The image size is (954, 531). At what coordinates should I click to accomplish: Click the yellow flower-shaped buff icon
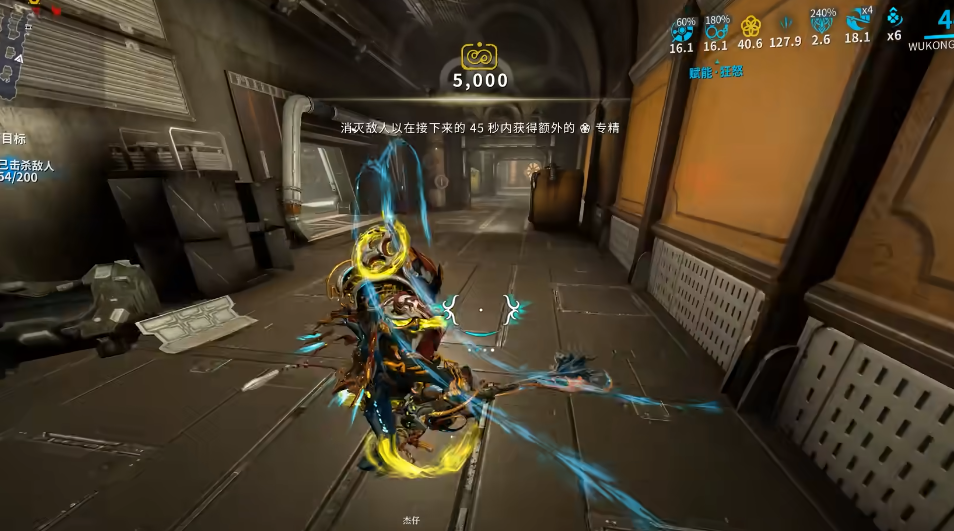(750, 27)
